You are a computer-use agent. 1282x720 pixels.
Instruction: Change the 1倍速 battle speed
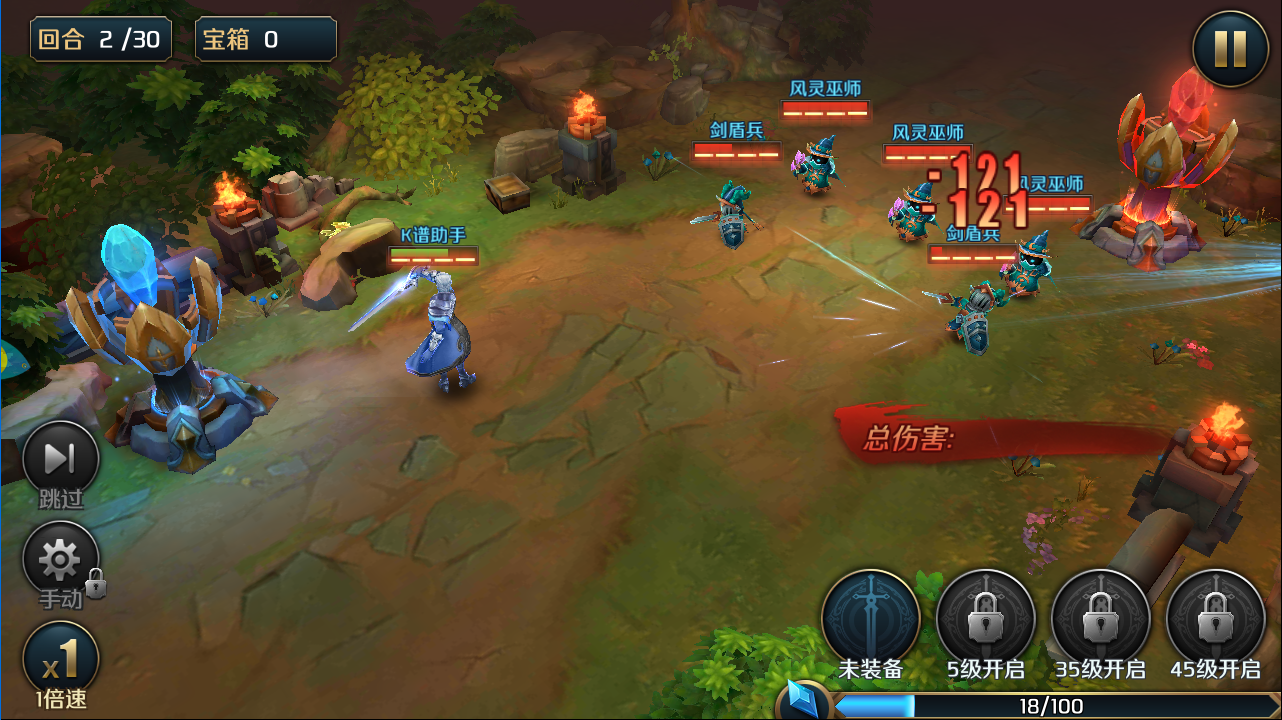[60, 660]
